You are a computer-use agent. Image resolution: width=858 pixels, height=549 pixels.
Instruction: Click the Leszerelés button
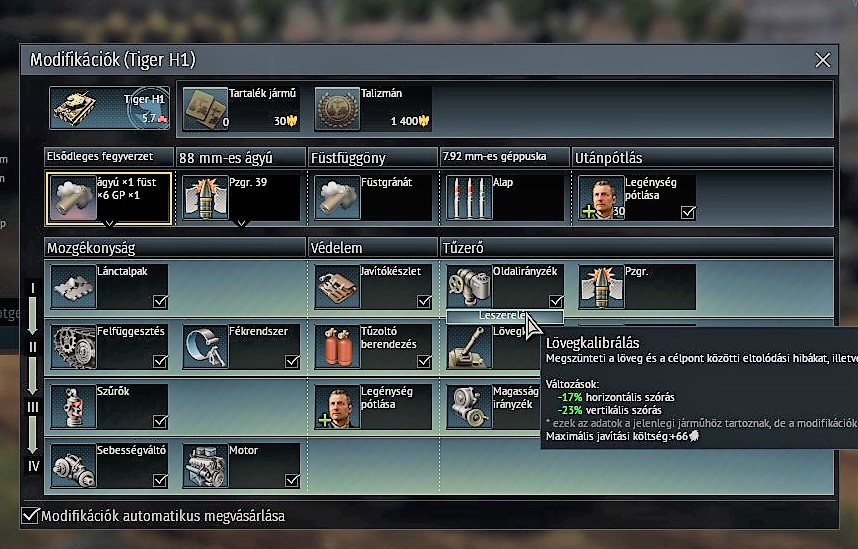coord(504,316)
